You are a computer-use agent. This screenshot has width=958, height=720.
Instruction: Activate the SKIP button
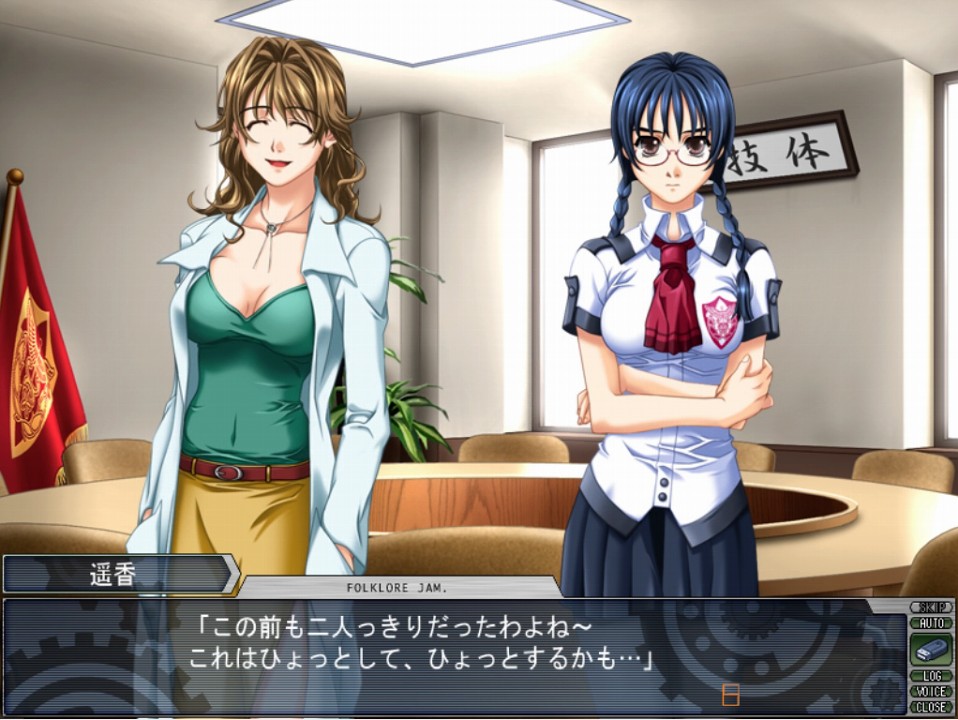tap(930, 607)
